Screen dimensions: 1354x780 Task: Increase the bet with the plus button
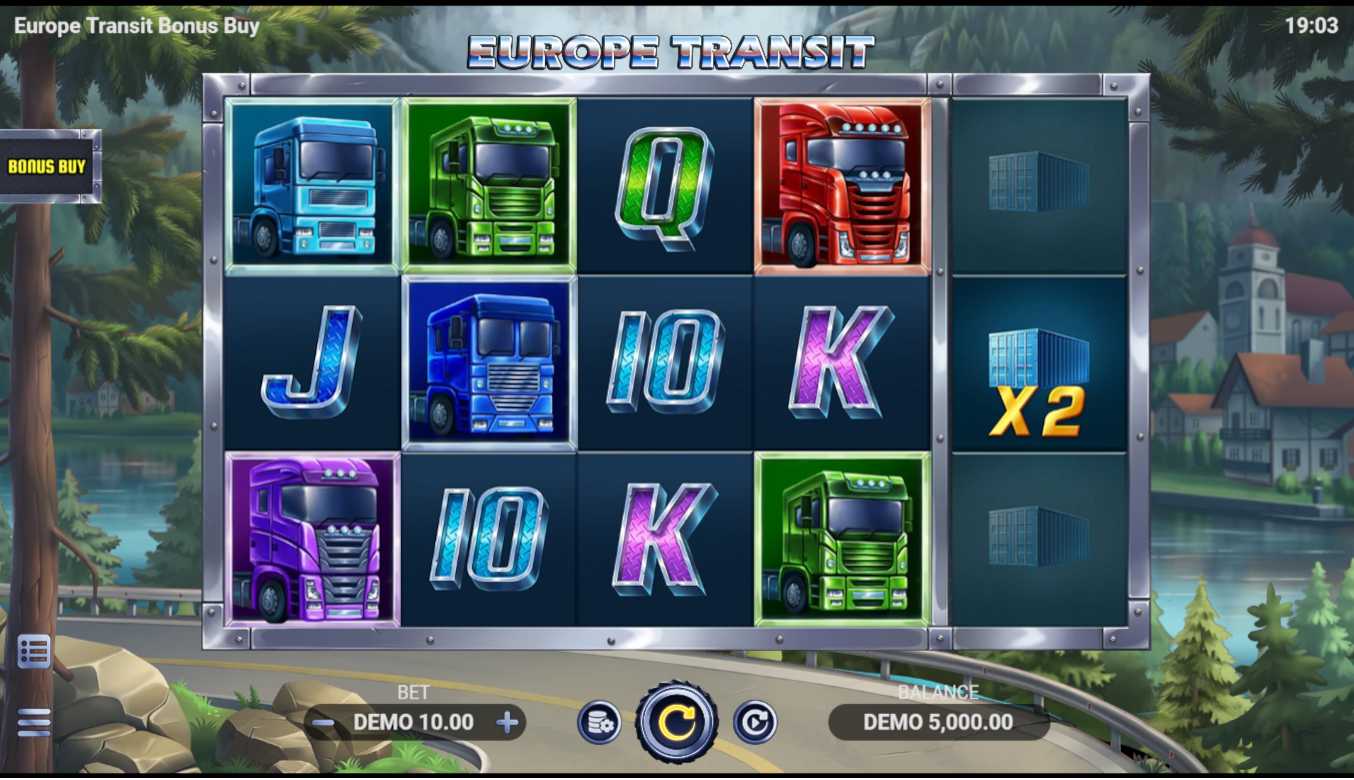click(x=508, y=722)
